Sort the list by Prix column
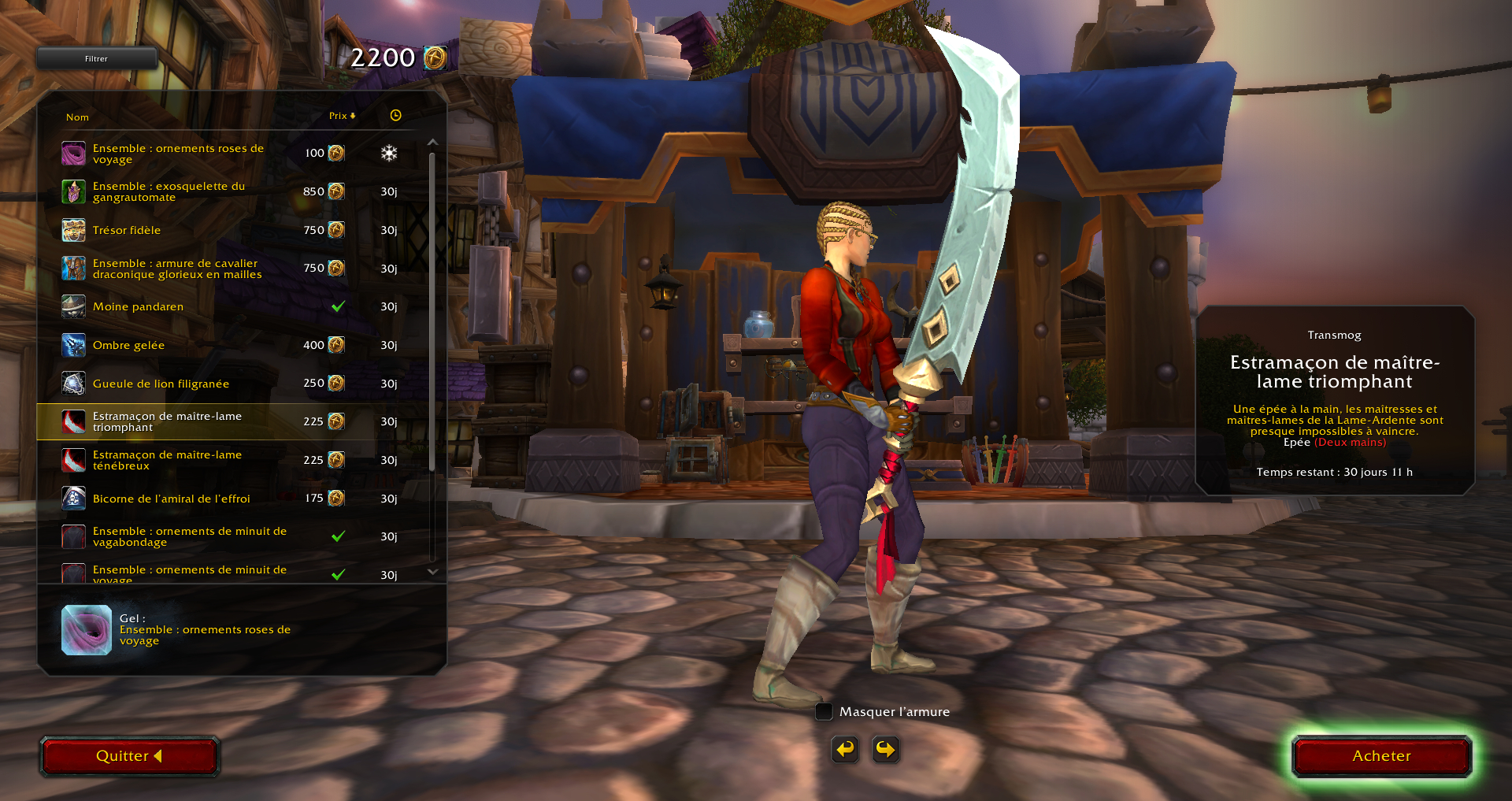This screenshot has width=1512, height=801. point(342,116)
